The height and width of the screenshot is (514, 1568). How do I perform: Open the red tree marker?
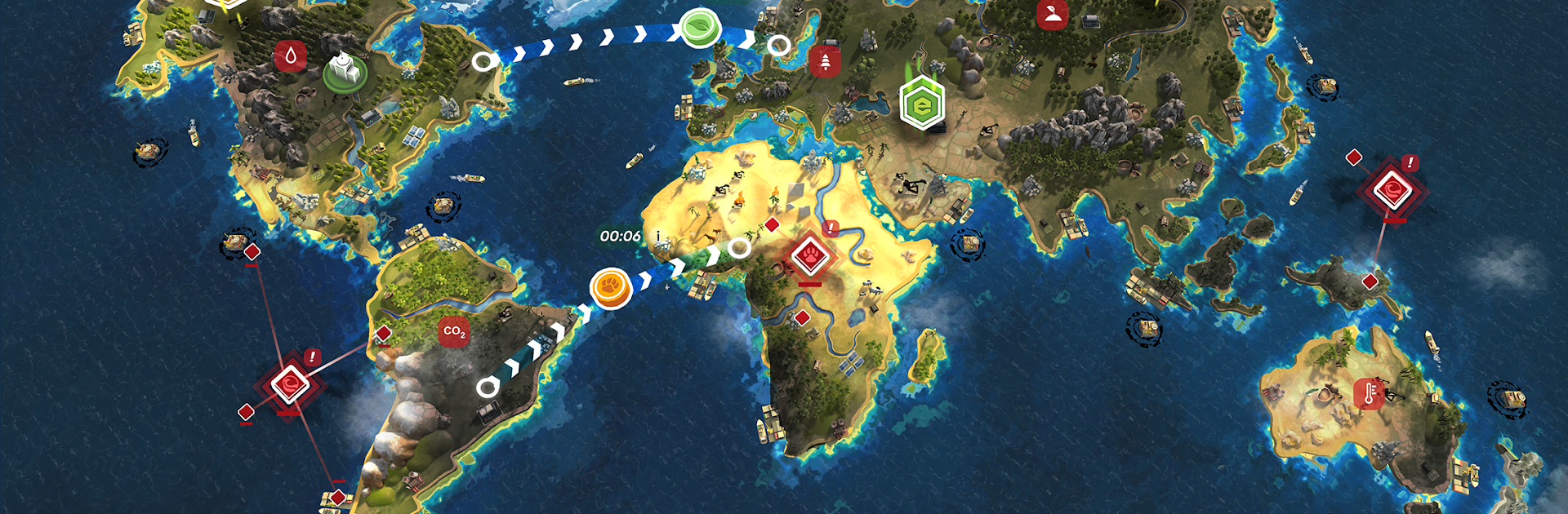826,61
